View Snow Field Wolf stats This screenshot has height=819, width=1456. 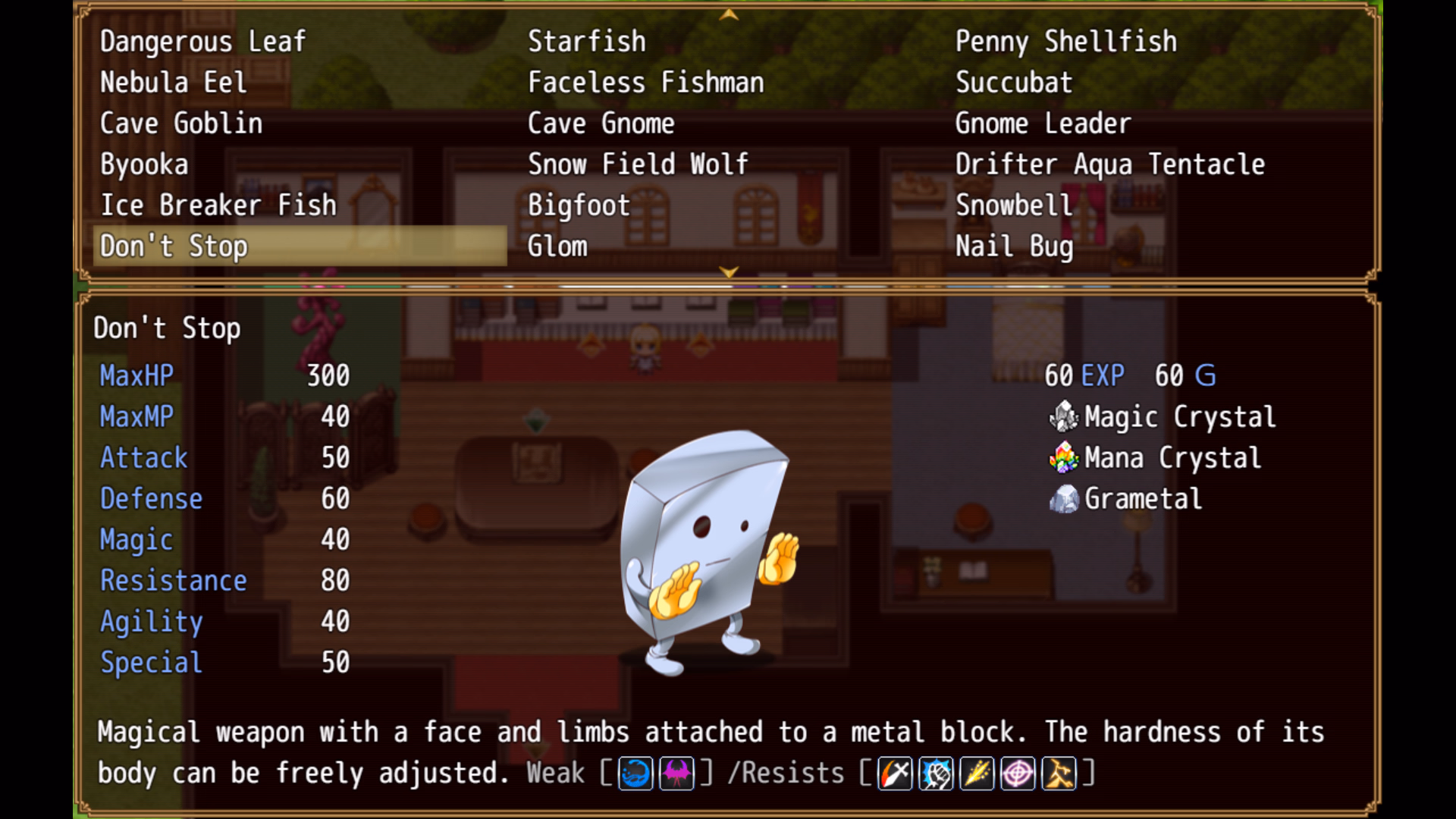point(638,165)
